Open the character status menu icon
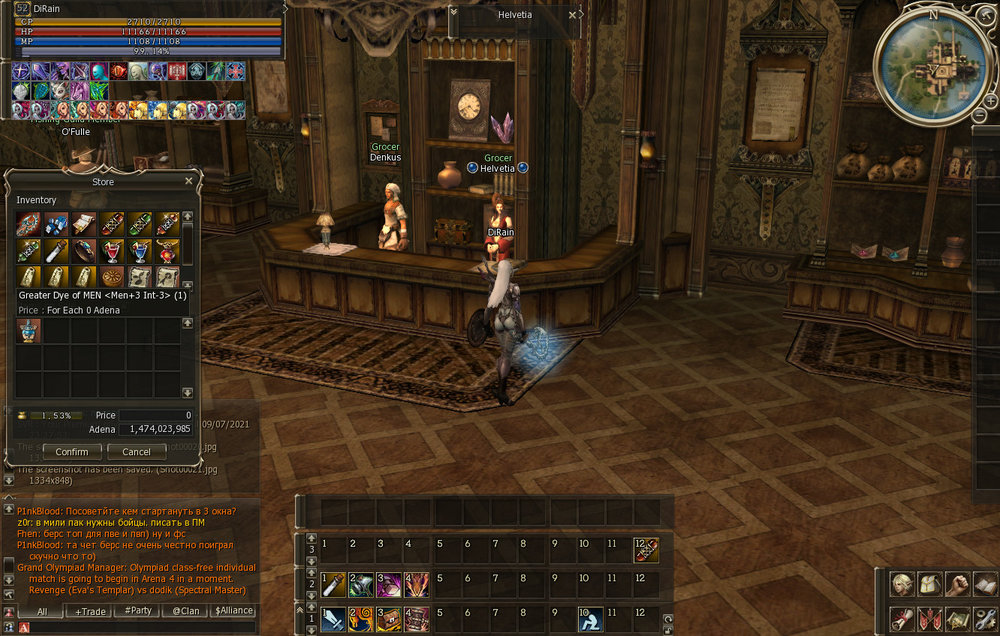The height and width of the screenshot is (636, 1000). tap(903, 584)
